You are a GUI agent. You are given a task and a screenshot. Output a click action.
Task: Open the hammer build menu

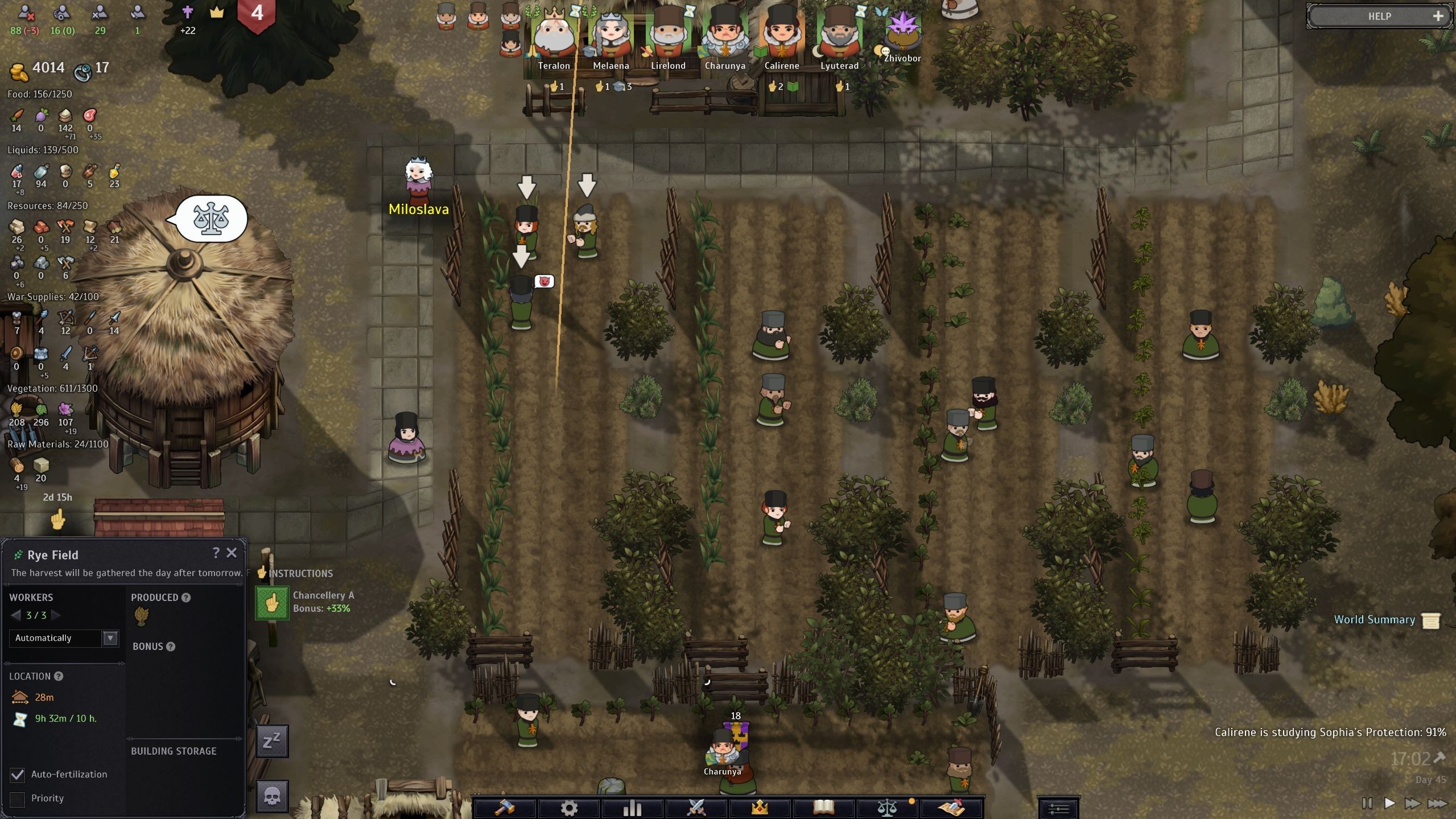point(505,807)
